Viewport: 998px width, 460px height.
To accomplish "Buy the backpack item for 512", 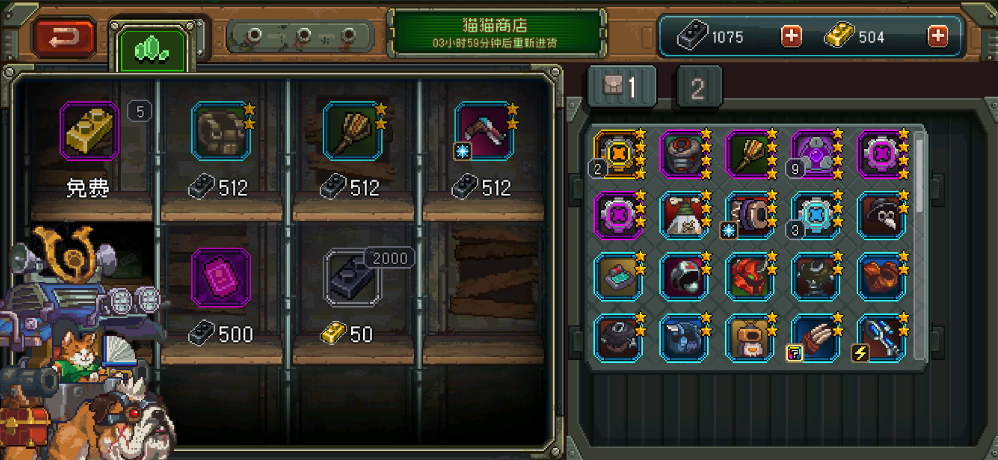I will point(220,129).
